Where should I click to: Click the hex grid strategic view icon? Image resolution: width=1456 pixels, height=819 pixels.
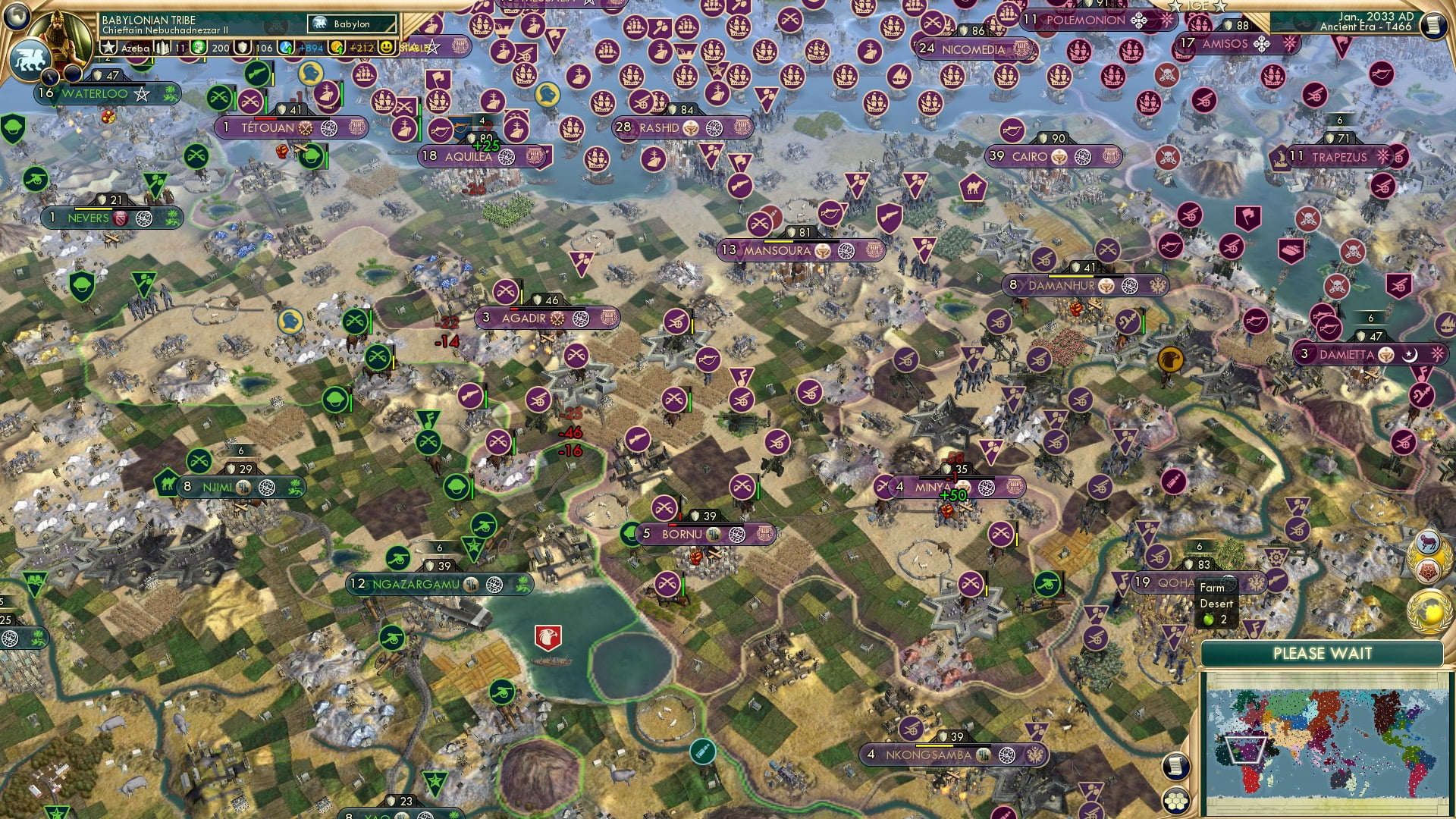(x=1175, y=800)
